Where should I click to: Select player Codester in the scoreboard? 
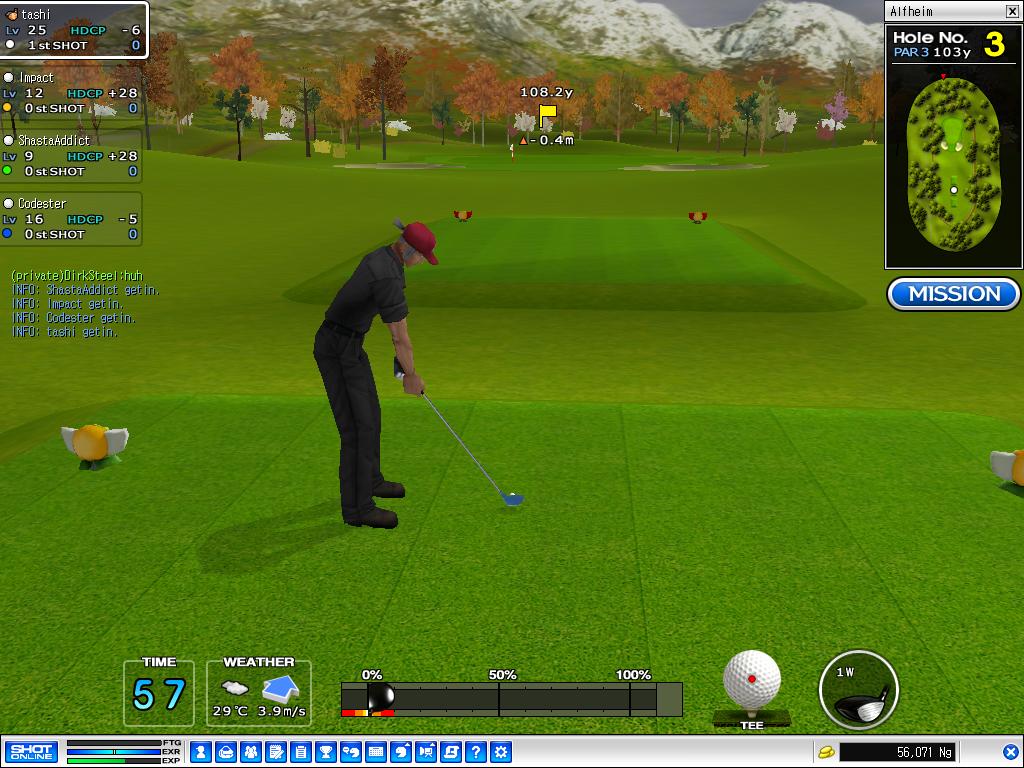pyautogui.click(x=71, y=219)
